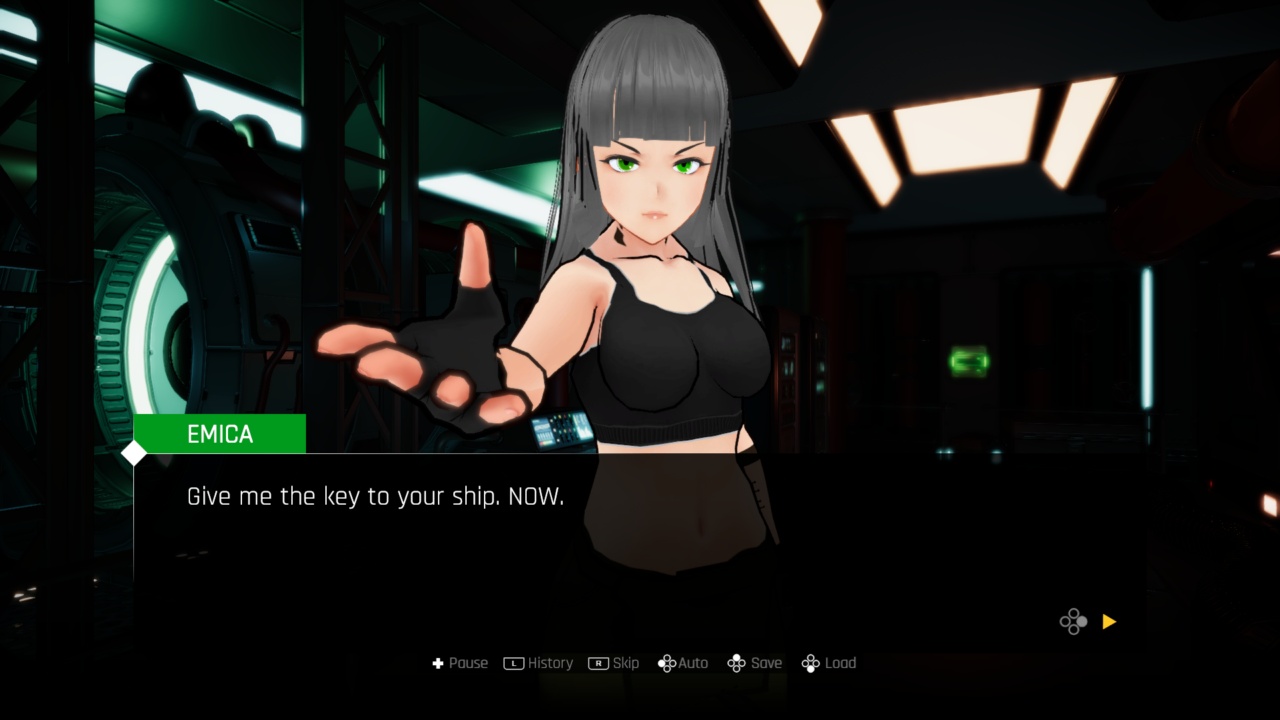Click the face-button icon next to Save
The image size is (1280, 720).
(x=737, y=663)
